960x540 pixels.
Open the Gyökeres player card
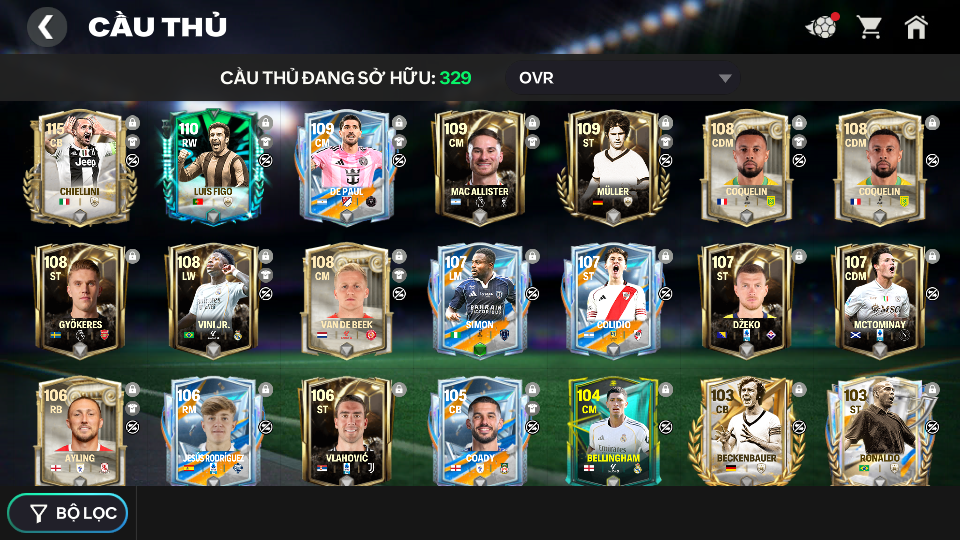coord(80,300)
